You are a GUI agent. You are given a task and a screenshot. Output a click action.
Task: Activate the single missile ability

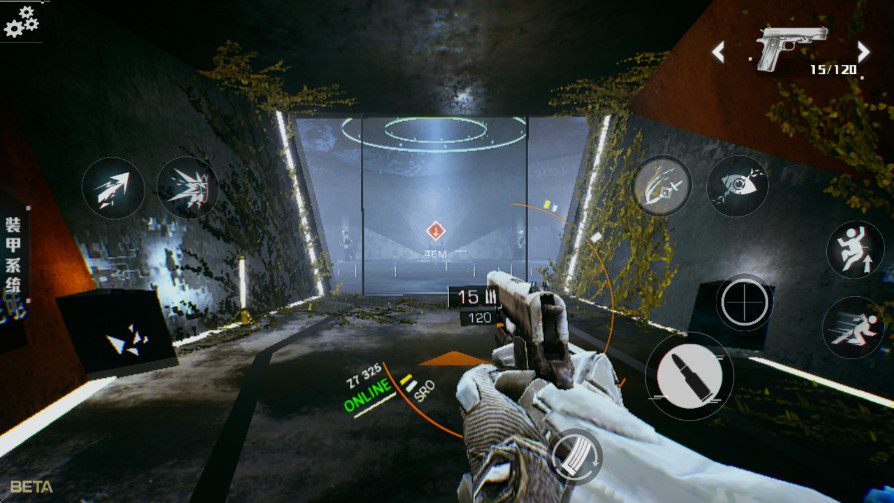tap(113, 188)
